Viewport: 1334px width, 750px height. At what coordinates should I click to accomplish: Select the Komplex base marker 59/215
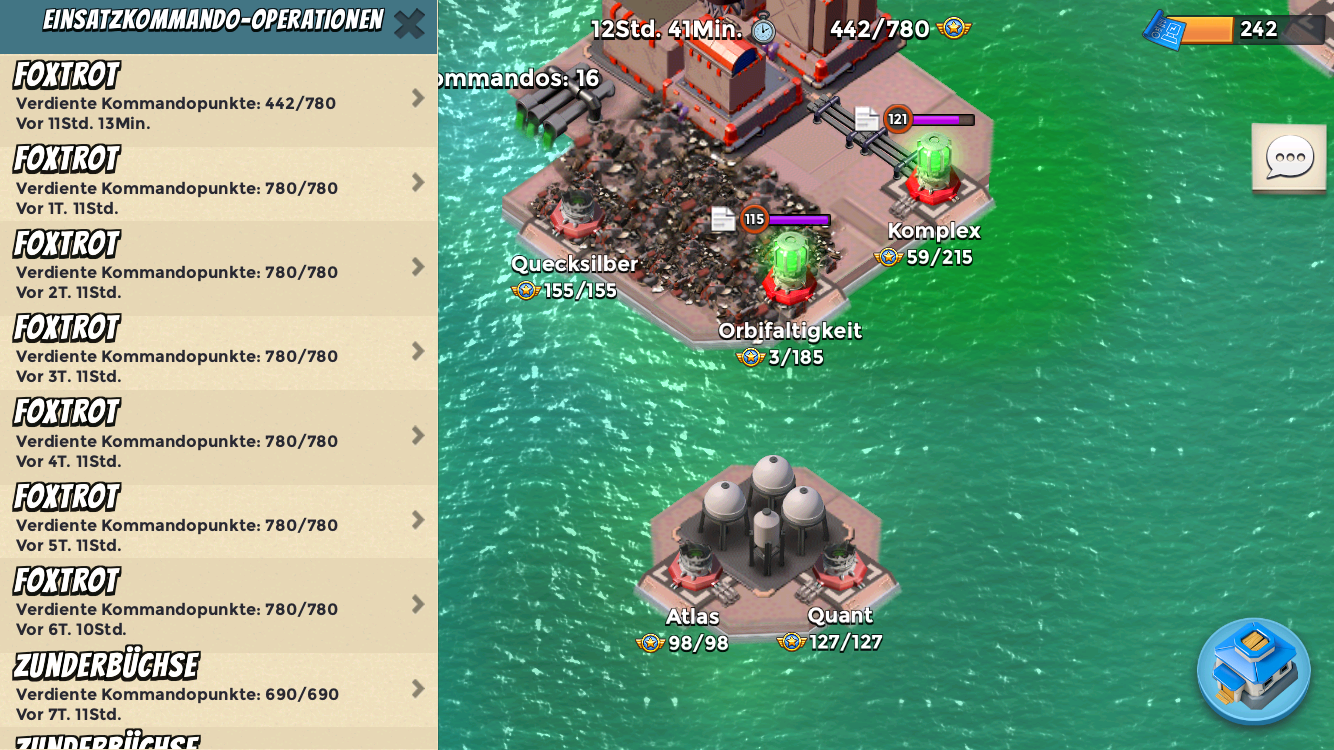click(x=932, y=244)
